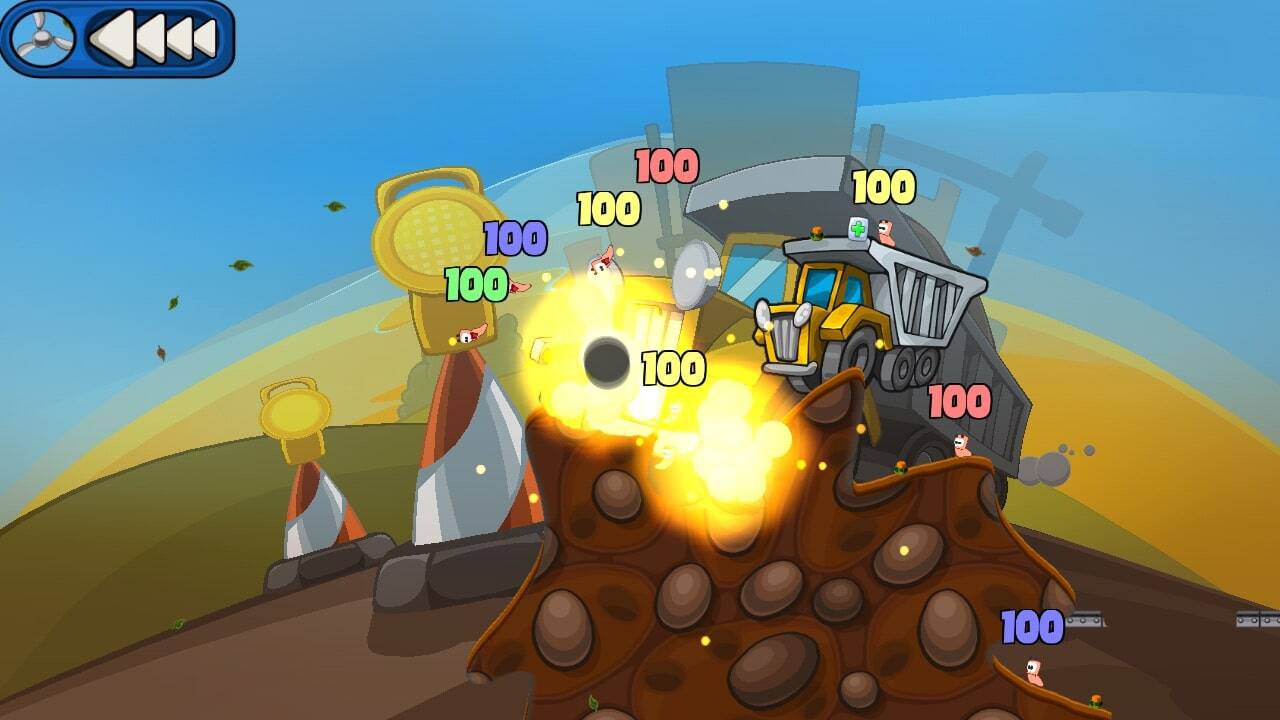This screenshot has width=1280, height=720.
Task: Select the pink worm perched on the lantern
Action: pos(465,335)
